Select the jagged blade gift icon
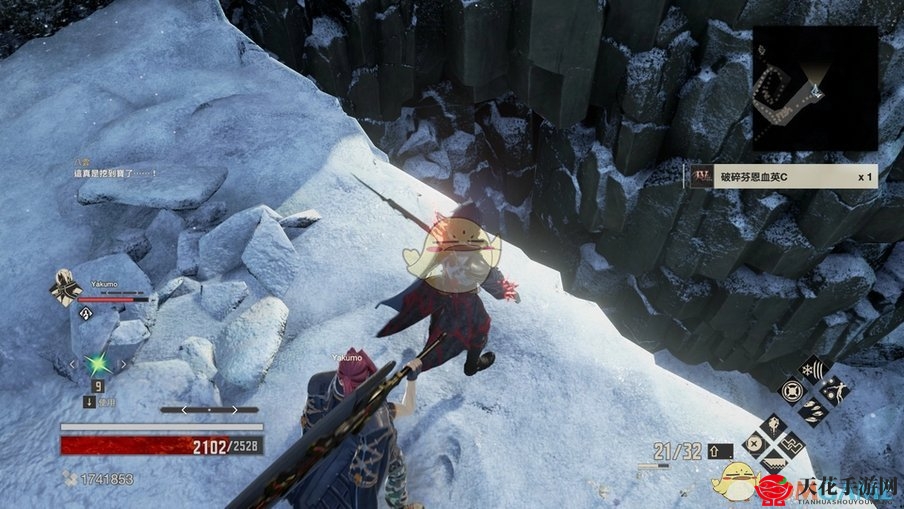The height and width of the screenshot is (509, 904). coord(773,463)
